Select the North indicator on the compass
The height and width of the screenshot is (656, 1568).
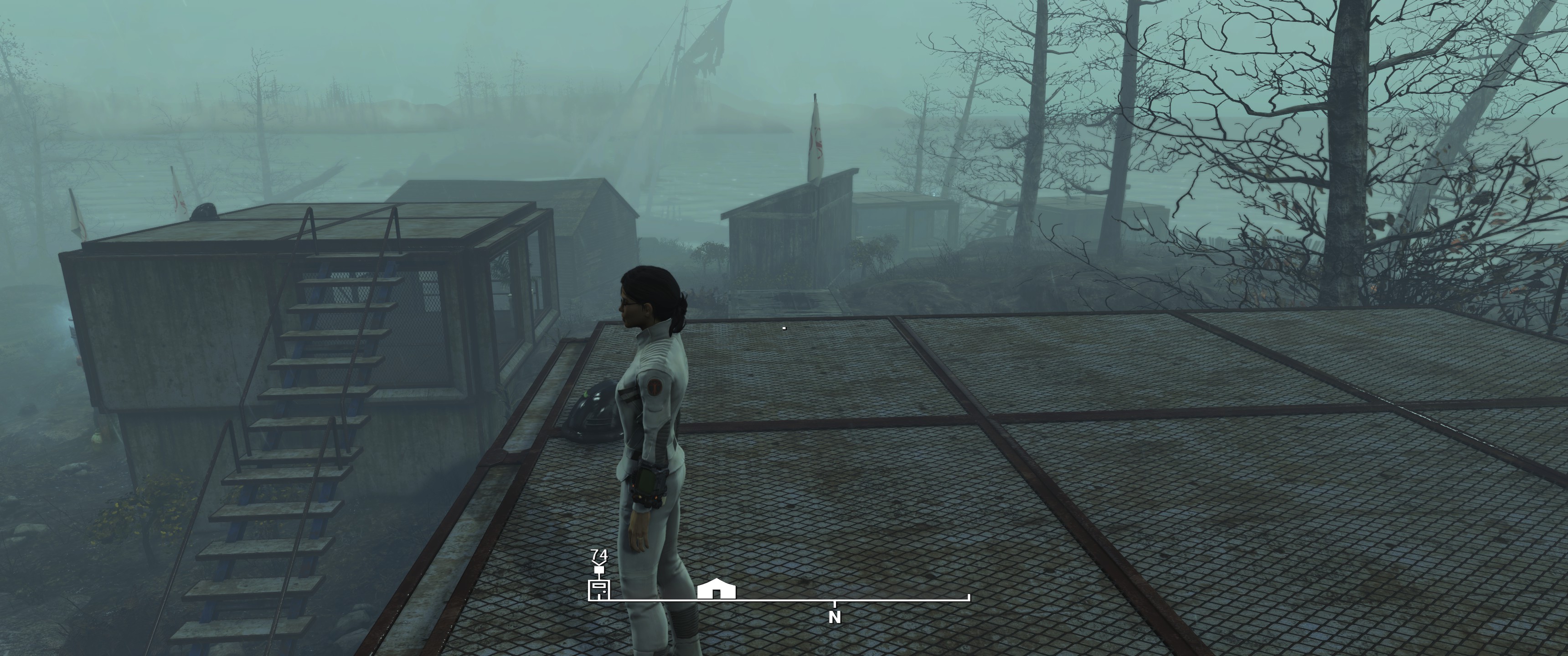835,617
